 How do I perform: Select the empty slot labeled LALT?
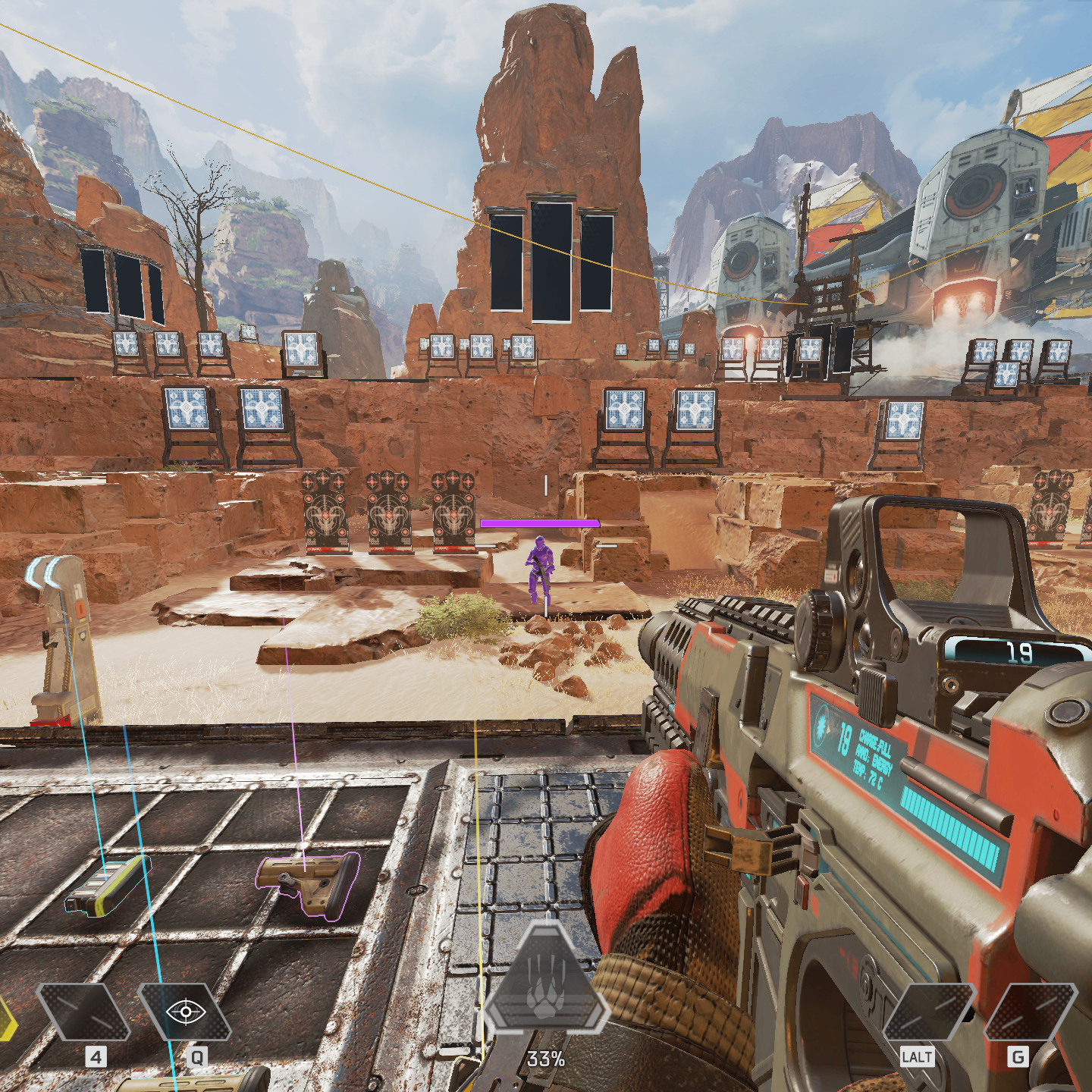point(928,1012)
